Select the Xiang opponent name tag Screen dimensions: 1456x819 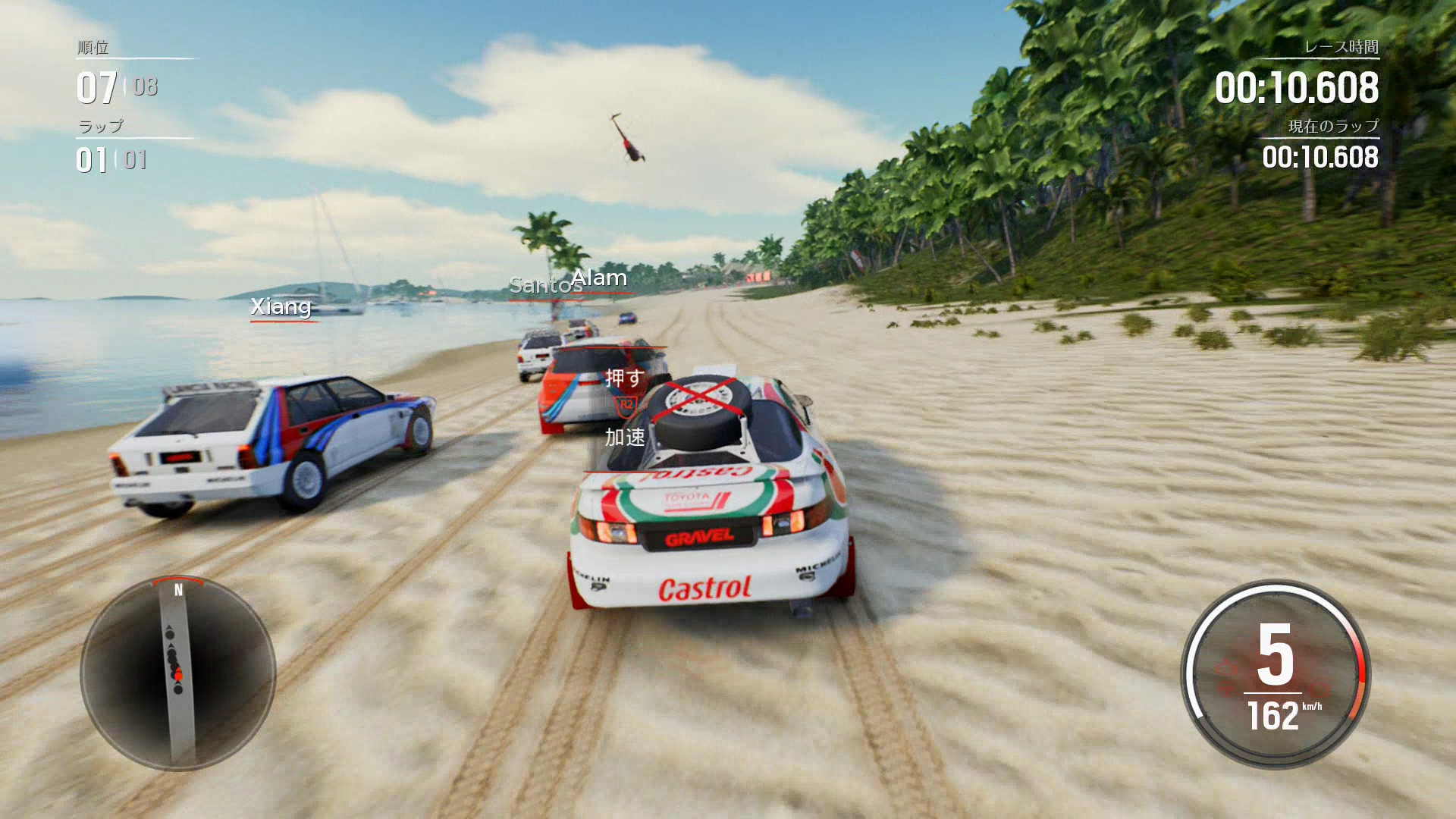coord(281,306)
